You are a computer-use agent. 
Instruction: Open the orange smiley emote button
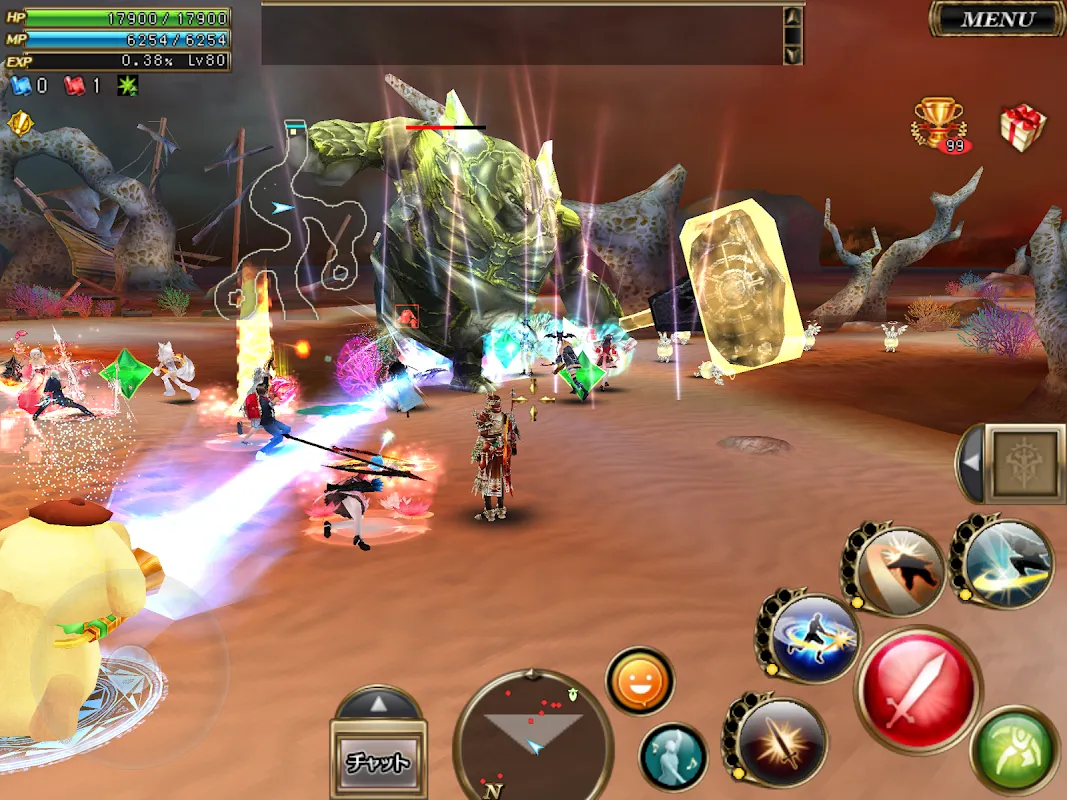click(x=640, y=682)
